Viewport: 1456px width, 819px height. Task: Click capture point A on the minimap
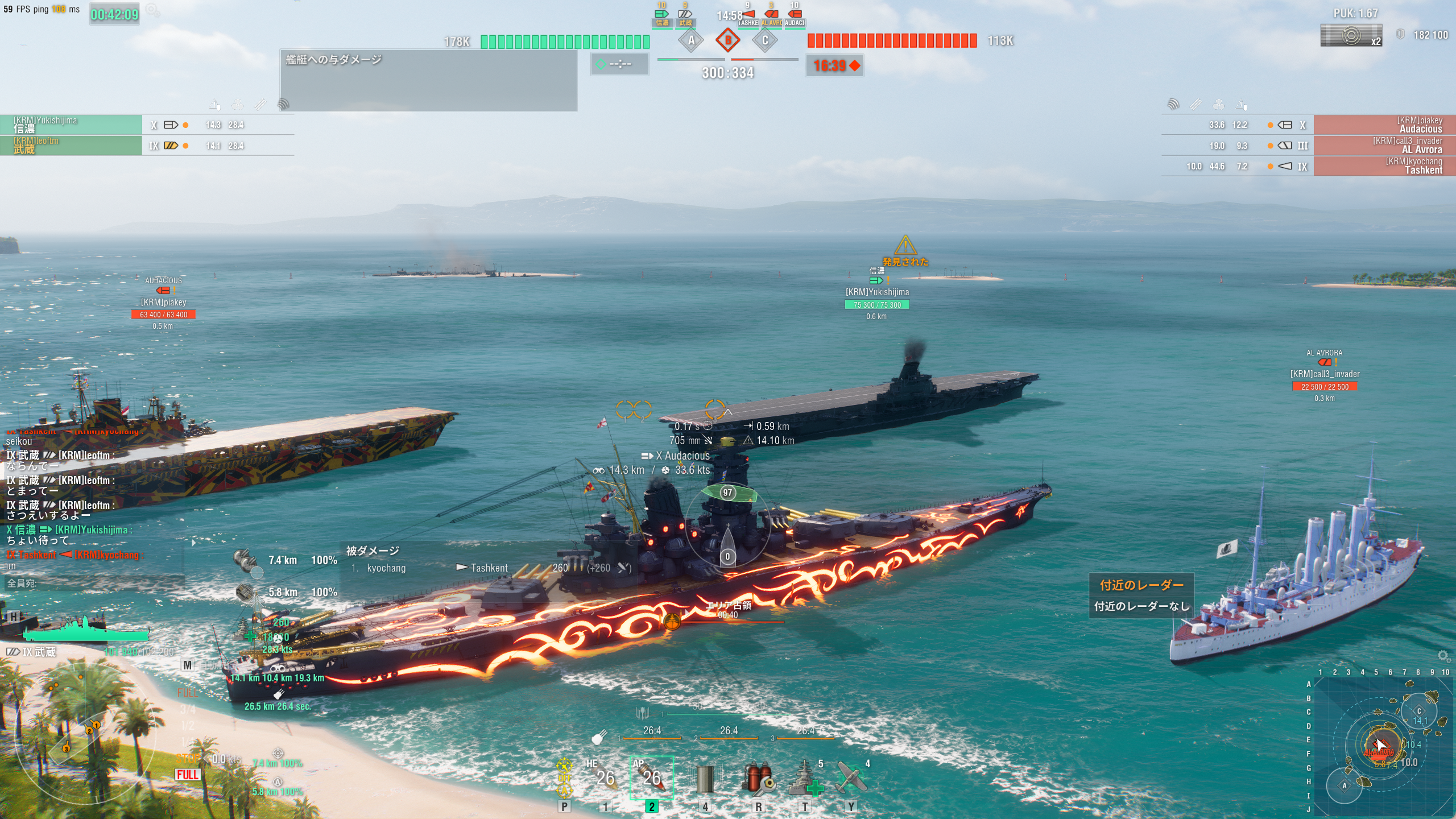(x=1345, y=786)
